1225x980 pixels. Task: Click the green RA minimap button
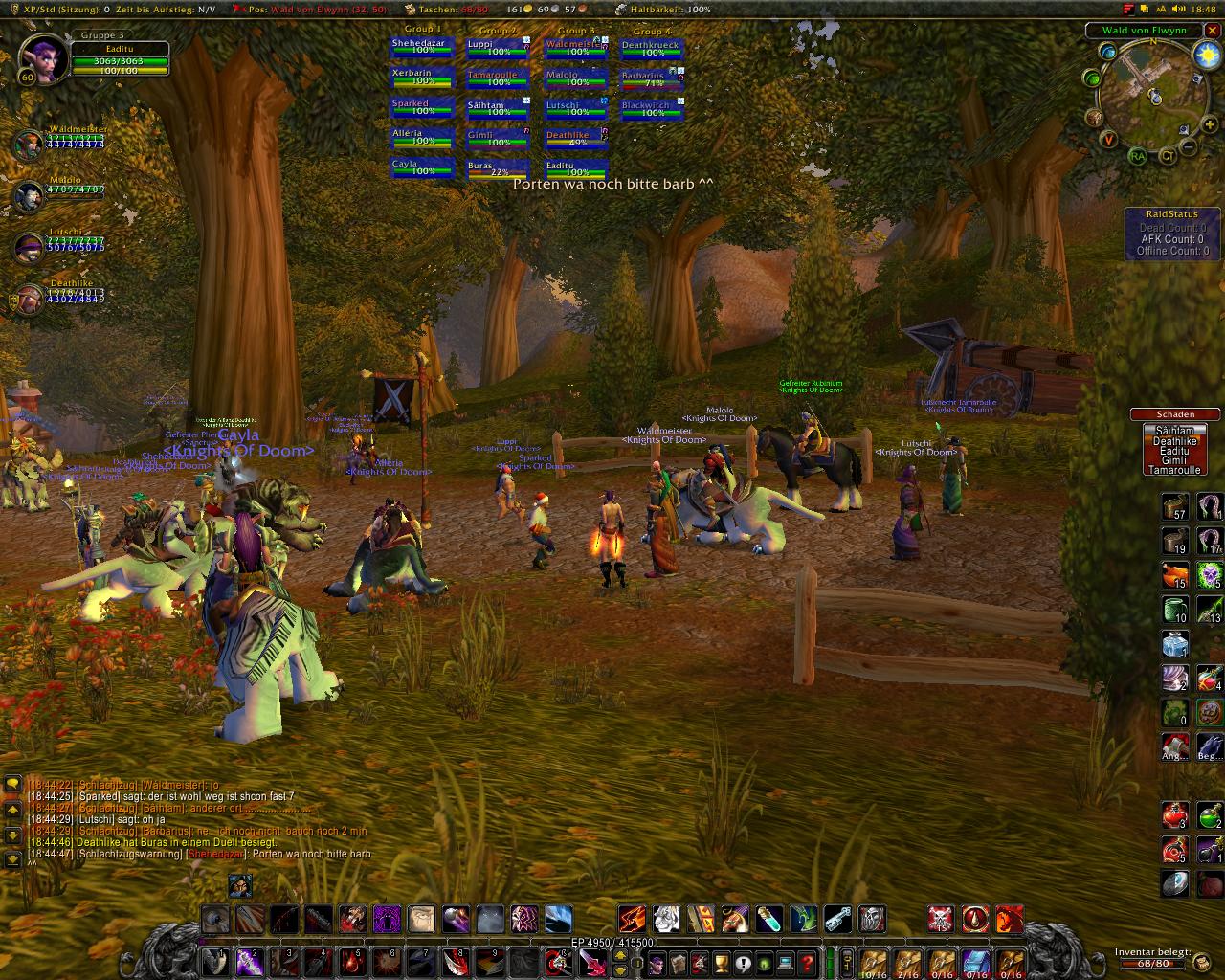pos(1137,156)
